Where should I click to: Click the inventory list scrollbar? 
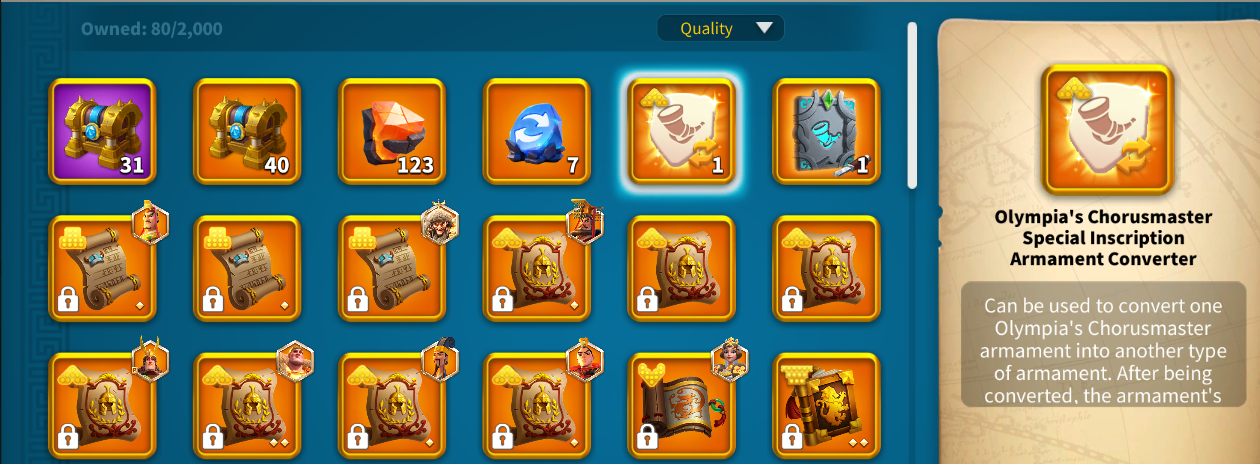912,105
